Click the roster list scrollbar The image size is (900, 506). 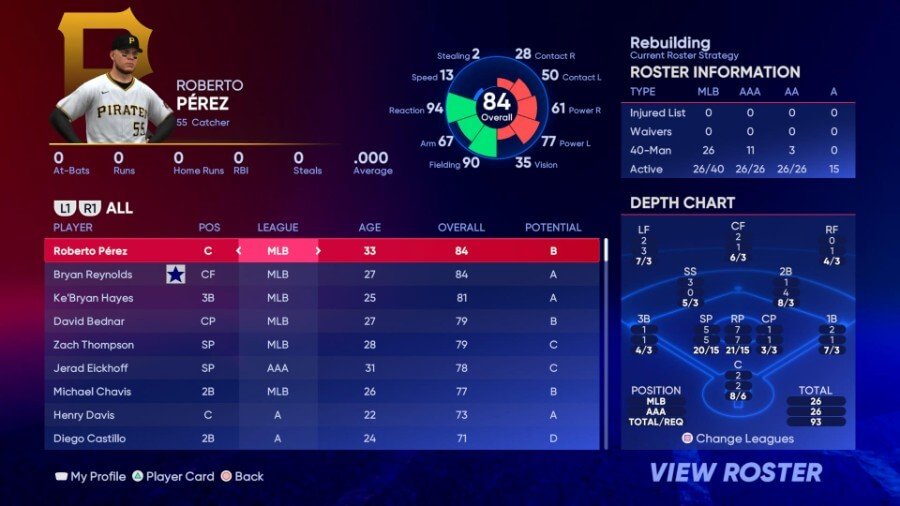(x=604, y=340)
